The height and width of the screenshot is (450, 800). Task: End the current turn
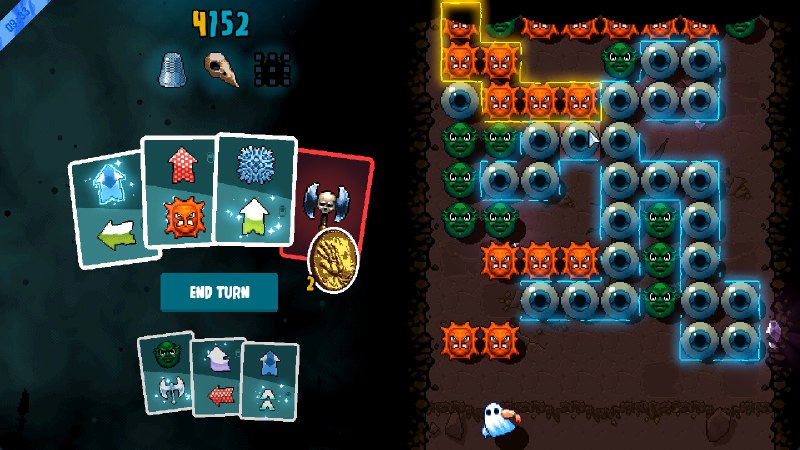pyautogui.click(x=219, y=291)
